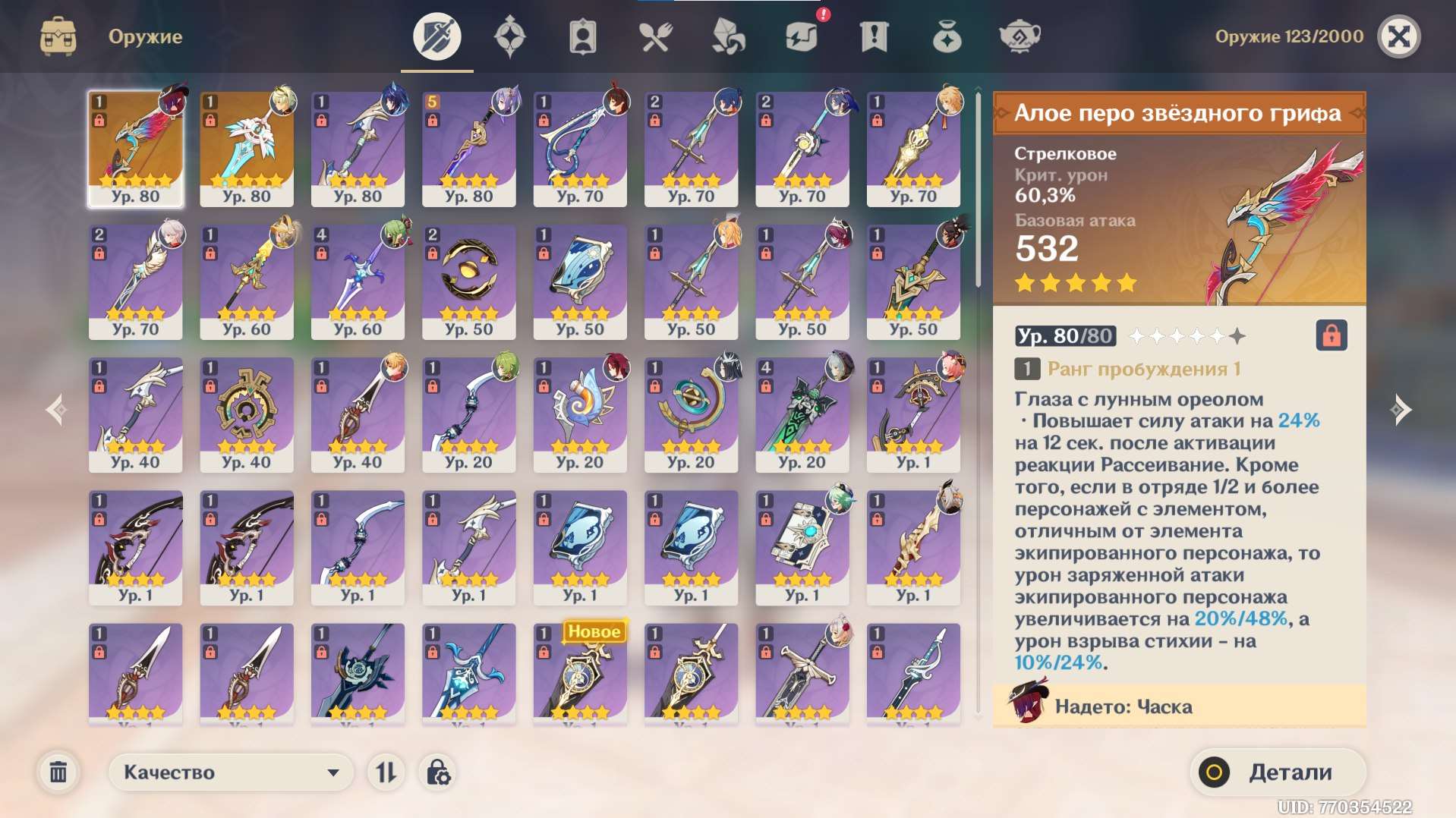Toggle the sort order arrows button
The width and height of the screenshot is (1456, 818).
tap(386, 772)
